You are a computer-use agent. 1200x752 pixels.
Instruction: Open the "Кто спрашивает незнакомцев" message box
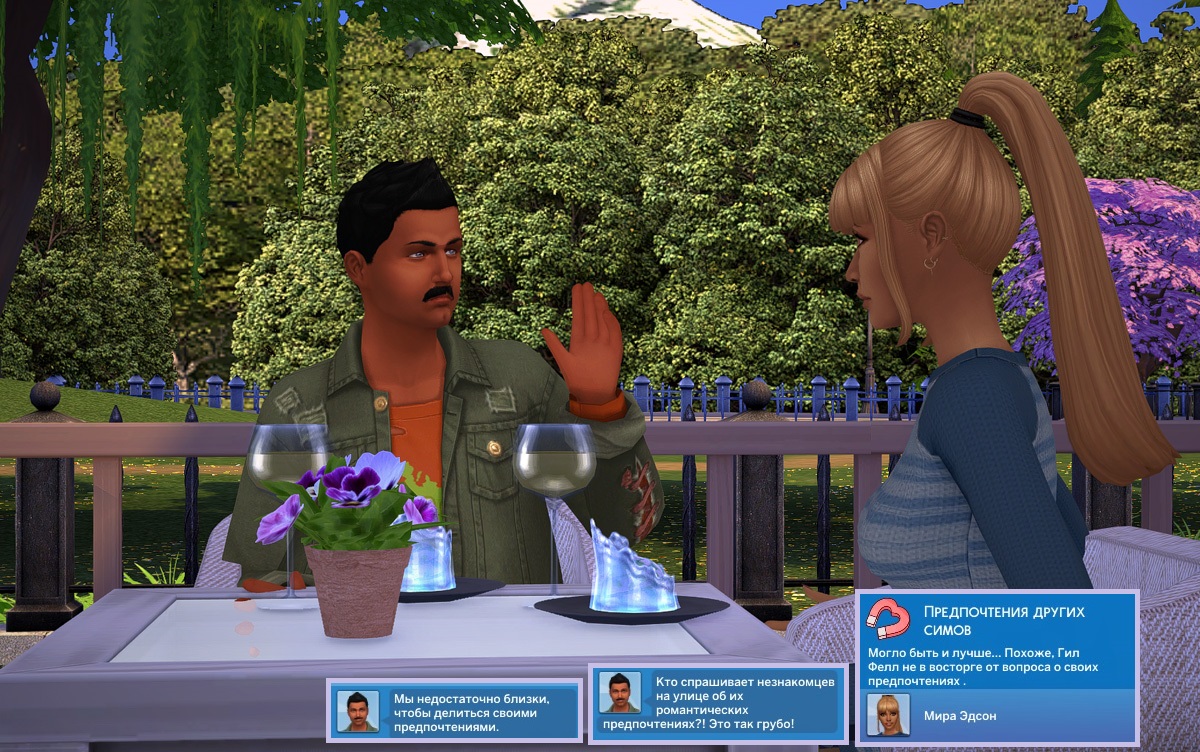(x=716, y=703)
